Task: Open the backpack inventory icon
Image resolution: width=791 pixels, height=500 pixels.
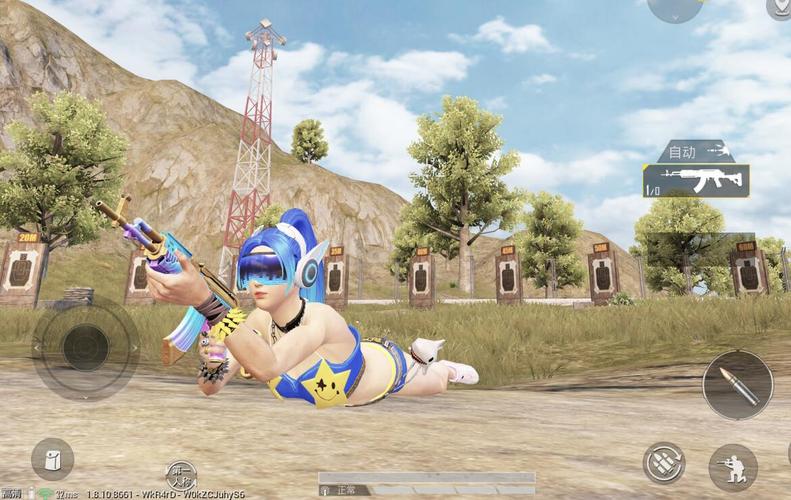Action: point(52,459)
